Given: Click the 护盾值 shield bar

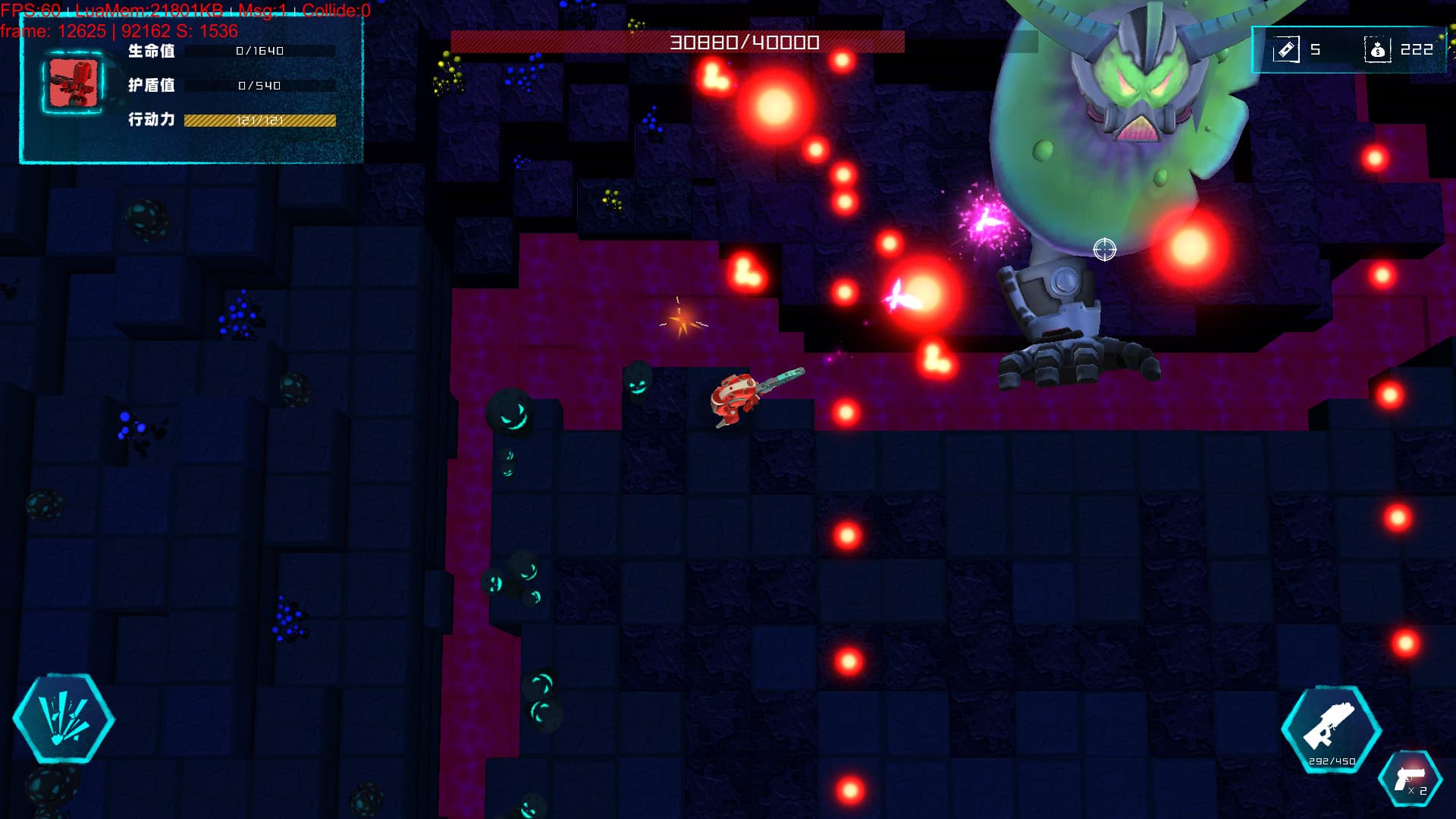Looking at the screenshot, I should point(260,86).
